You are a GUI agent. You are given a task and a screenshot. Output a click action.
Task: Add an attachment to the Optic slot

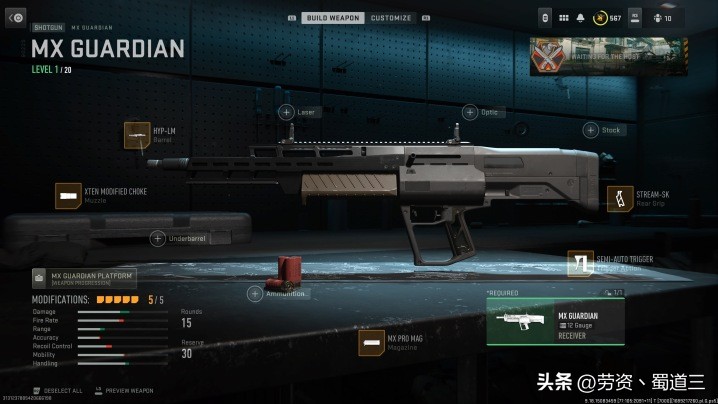click(470, 112)
